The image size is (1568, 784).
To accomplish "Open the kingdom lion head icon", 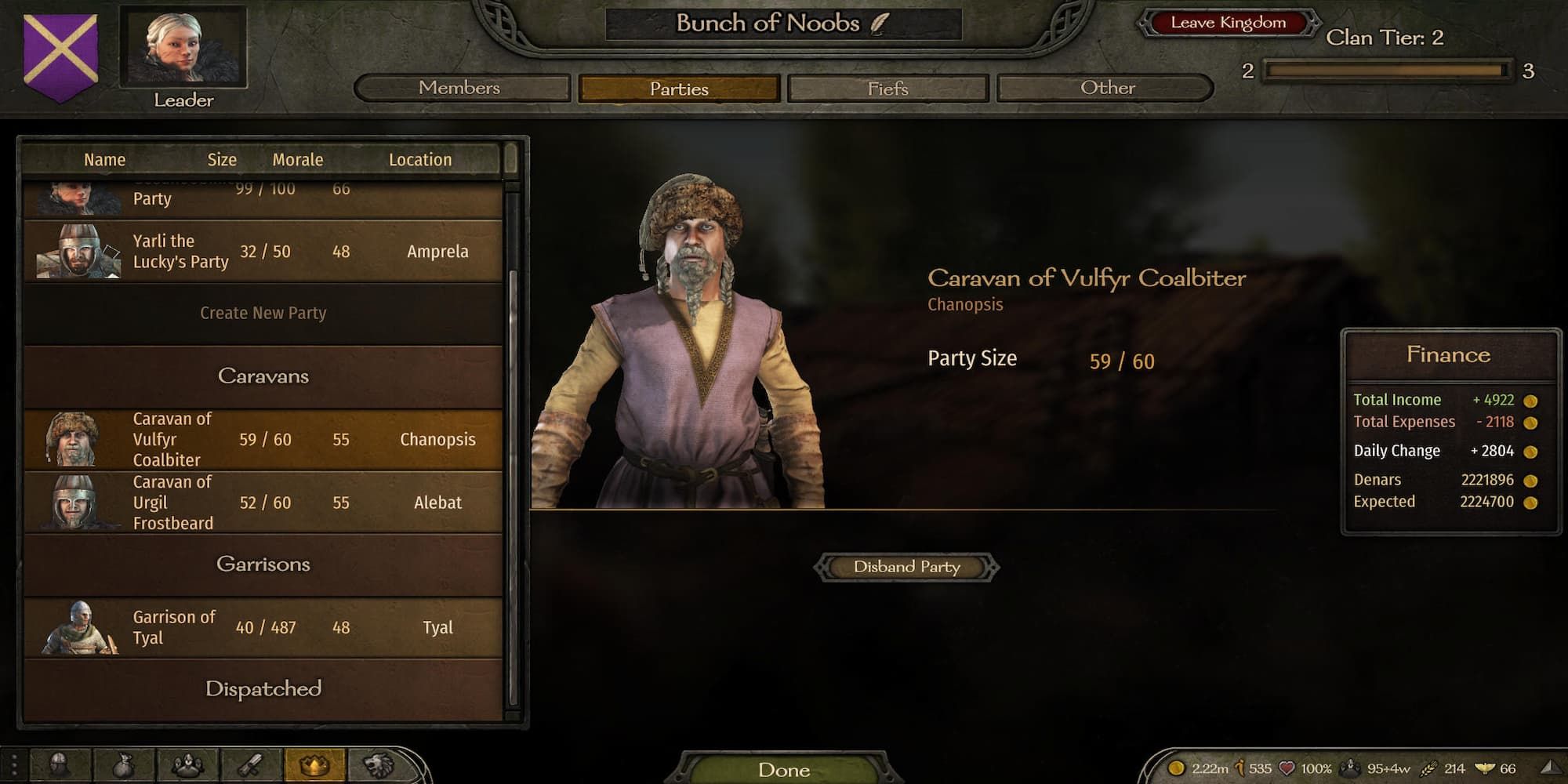I will pyautogui.click(x=379, y=764).
